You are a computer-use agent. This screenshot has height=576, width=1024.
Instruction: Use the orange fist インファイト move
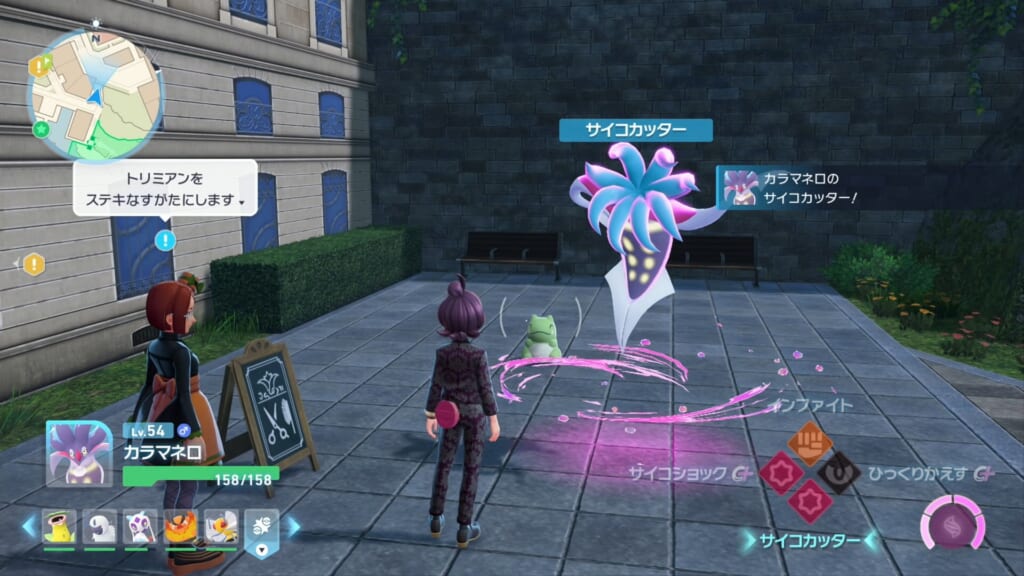click(x=809, y=441)
